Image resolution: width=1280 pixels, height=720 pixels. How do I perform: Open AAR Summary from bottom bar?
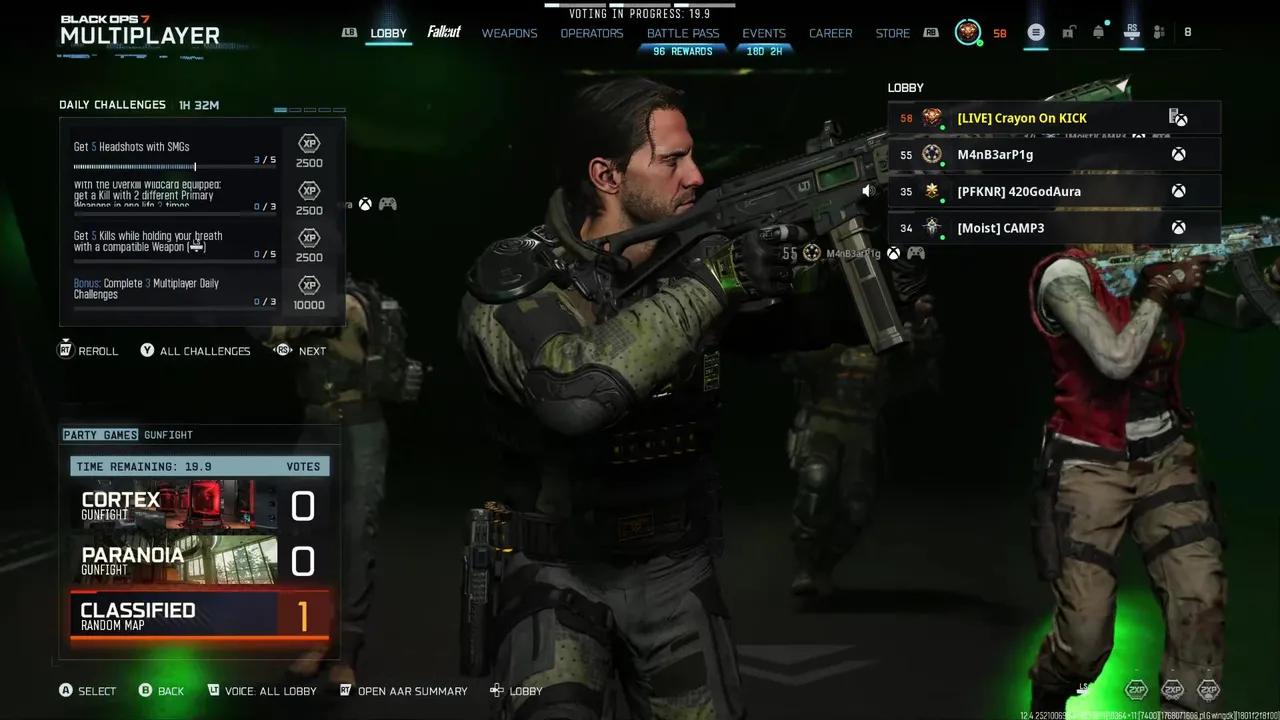pyautogui.click(x=404, y=691)
